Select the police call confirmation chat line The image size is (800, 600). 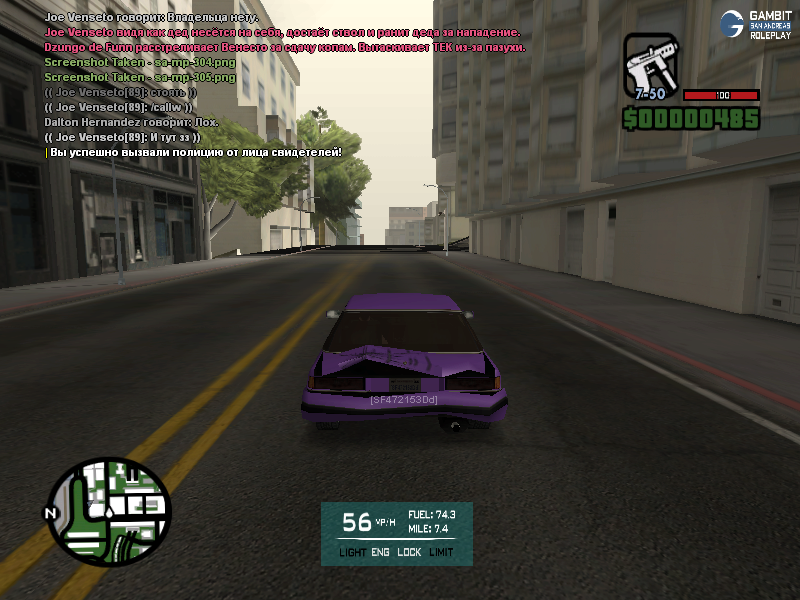coord(196,151)
